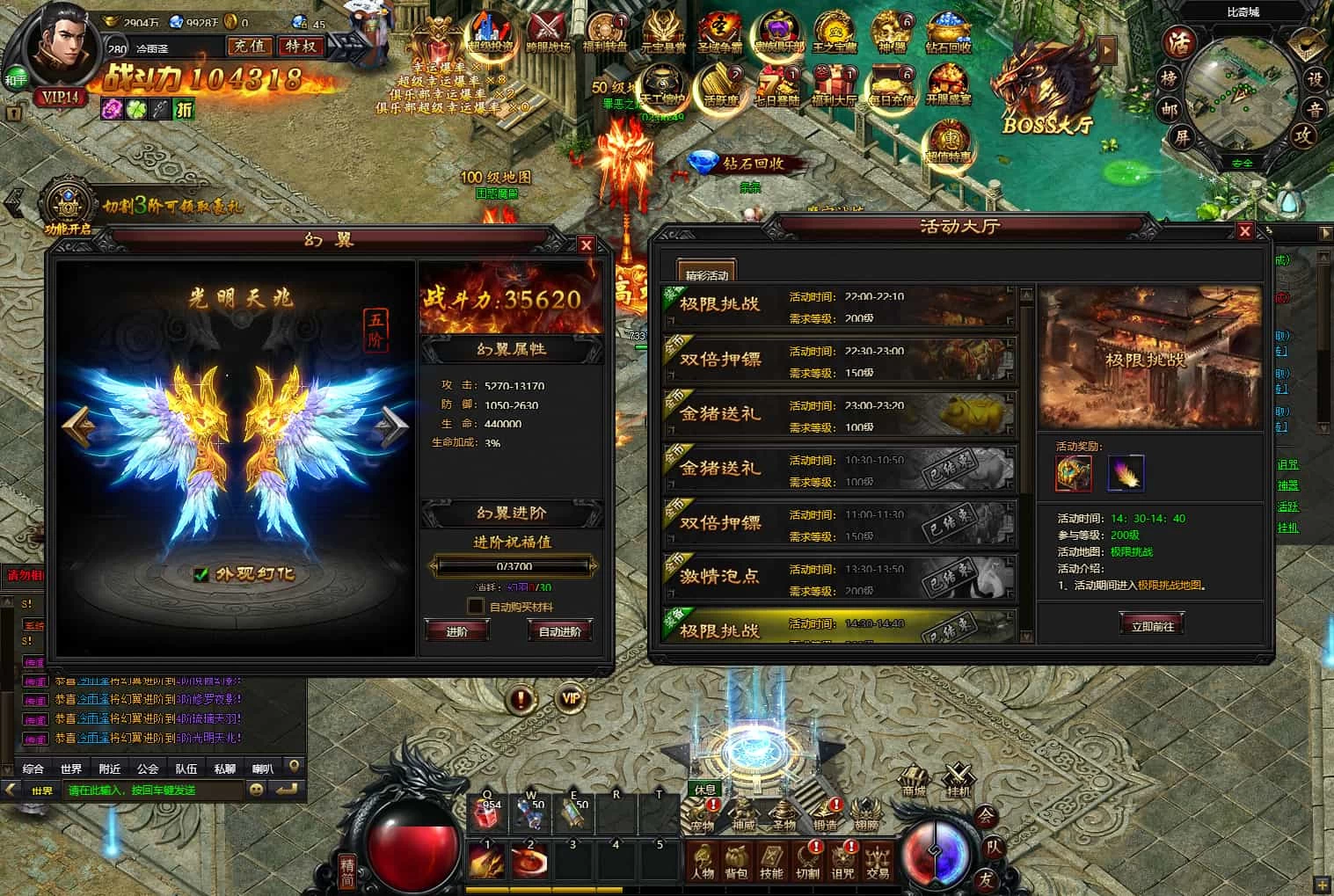
Task: Open the 精彩活动 tab
Action: (x=706, y=273)
